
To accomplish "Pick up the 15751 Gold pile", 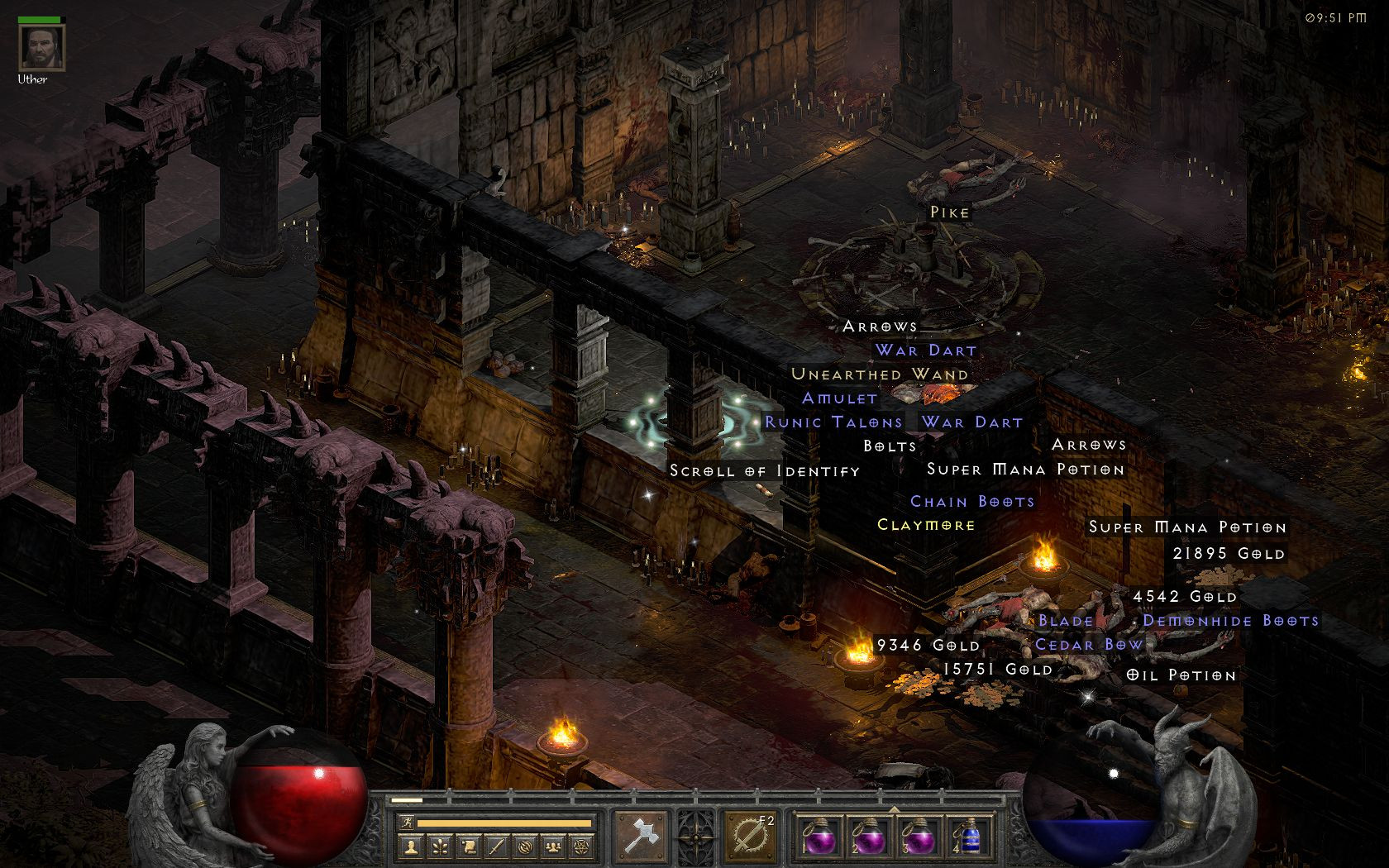I will tap(996, 668).
